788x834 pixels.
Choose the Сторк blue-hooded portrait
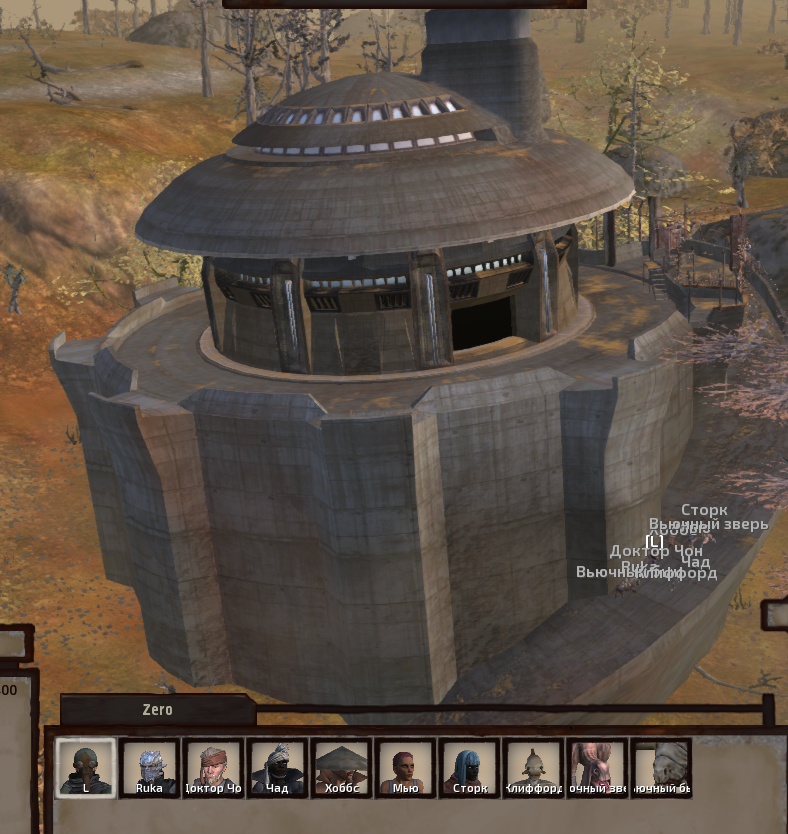coord(469,768)
